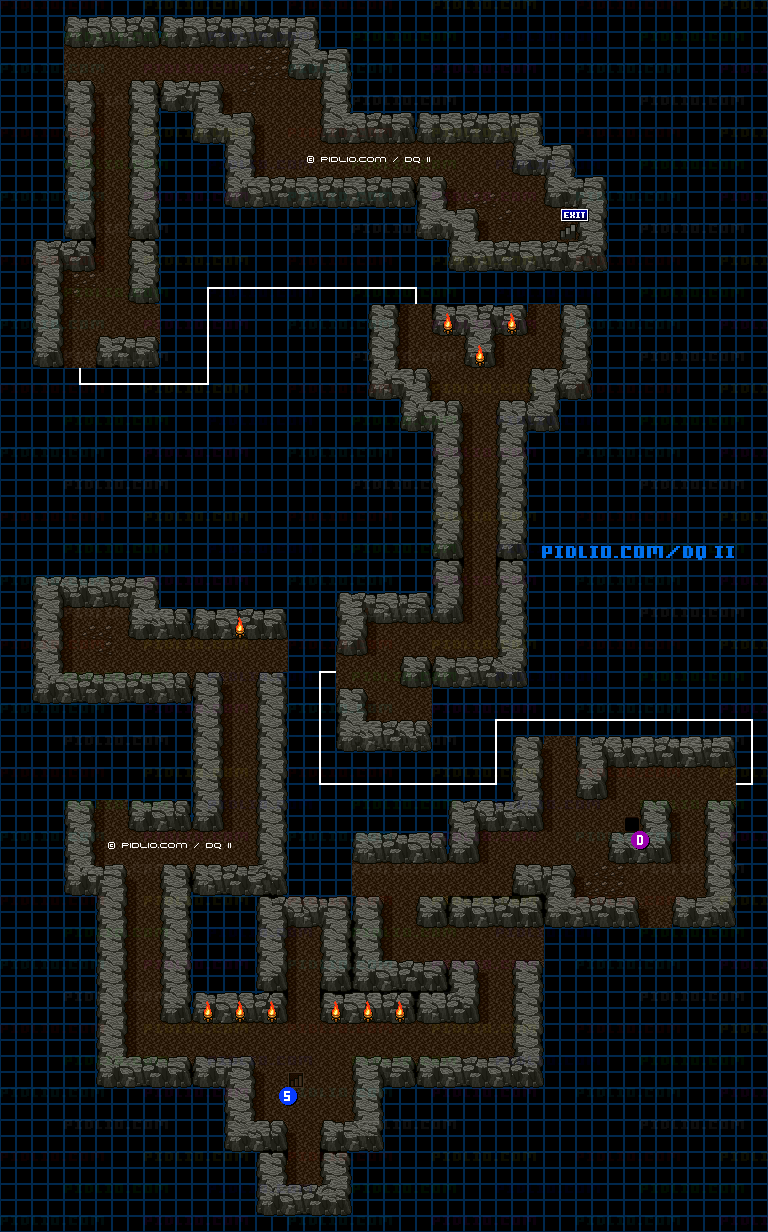
Task: Click the blue S start marker
Action: tap(288, 1096)
